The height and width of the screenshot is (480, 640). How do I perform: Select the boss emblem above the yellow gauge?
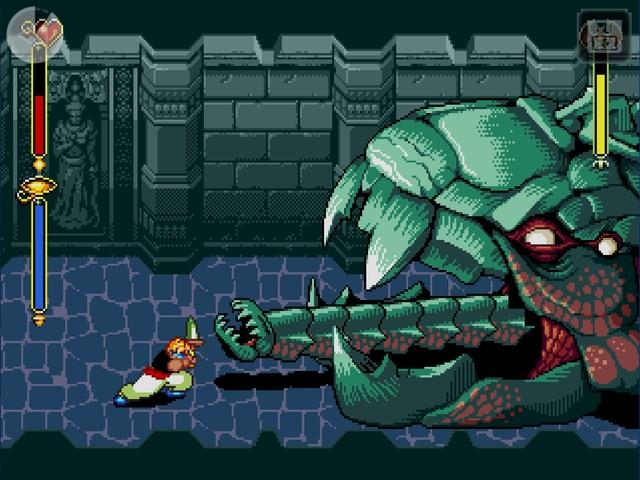pyautogui.click(x=602, y=35)
